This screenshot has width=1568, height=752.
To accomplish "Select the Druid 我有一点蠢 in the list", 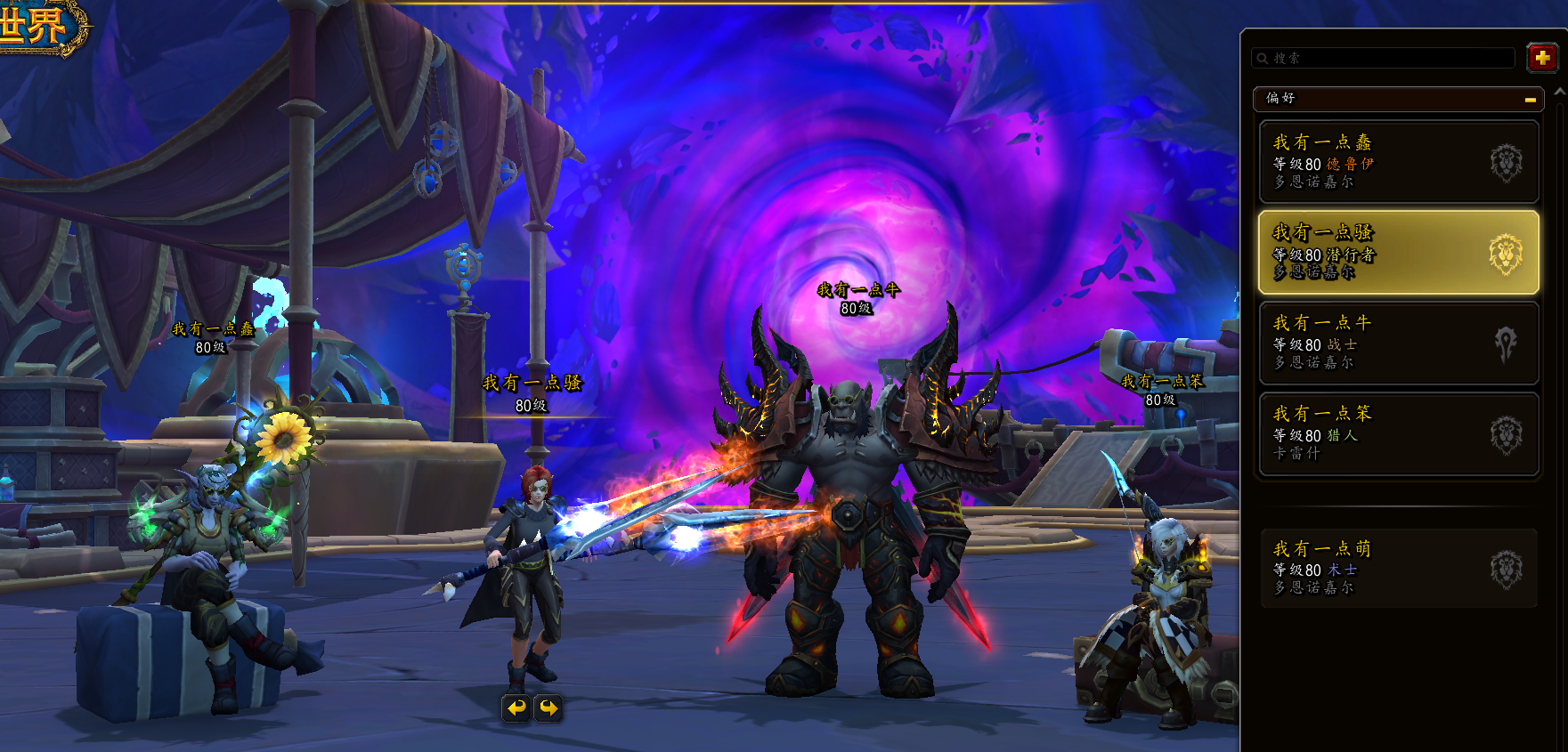I will coord(1398,161).
